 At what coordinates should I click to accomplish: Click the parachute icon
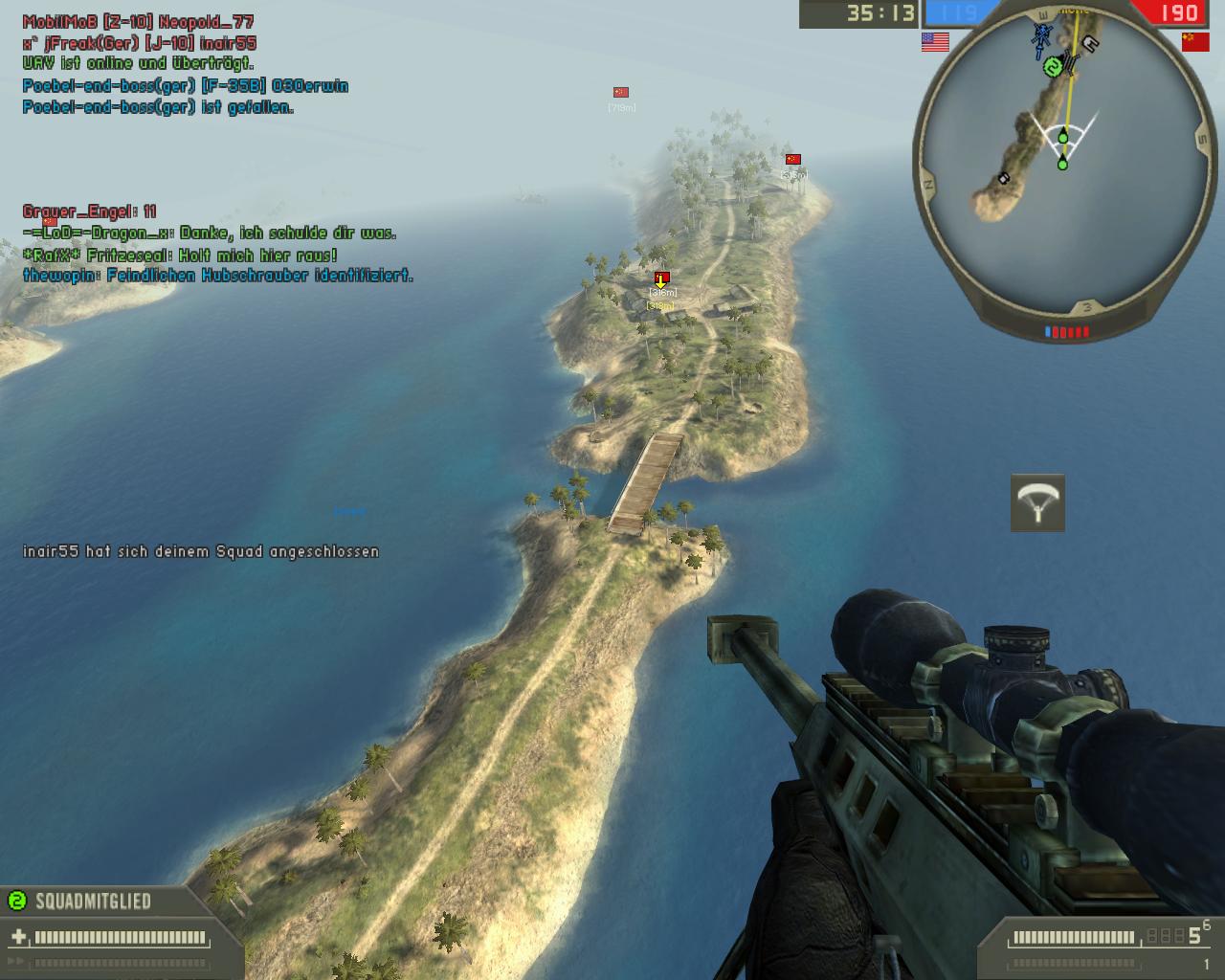tap(1037, 502)
